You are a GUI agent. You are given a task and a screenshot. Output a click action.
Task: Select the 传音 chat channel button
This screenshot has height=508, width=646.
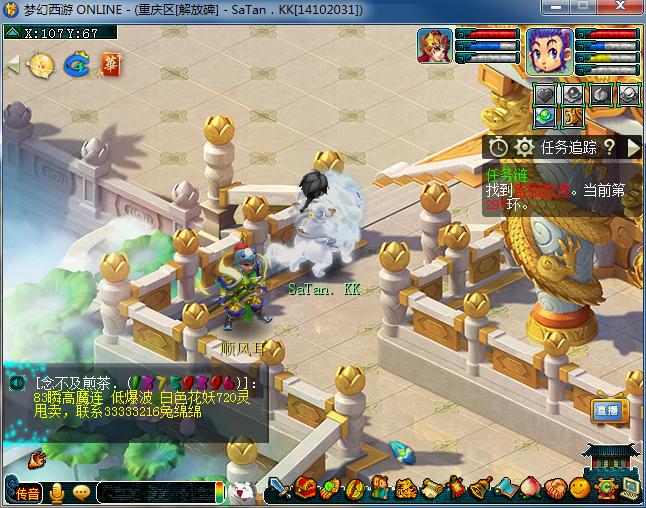click(x=27, y=492)
